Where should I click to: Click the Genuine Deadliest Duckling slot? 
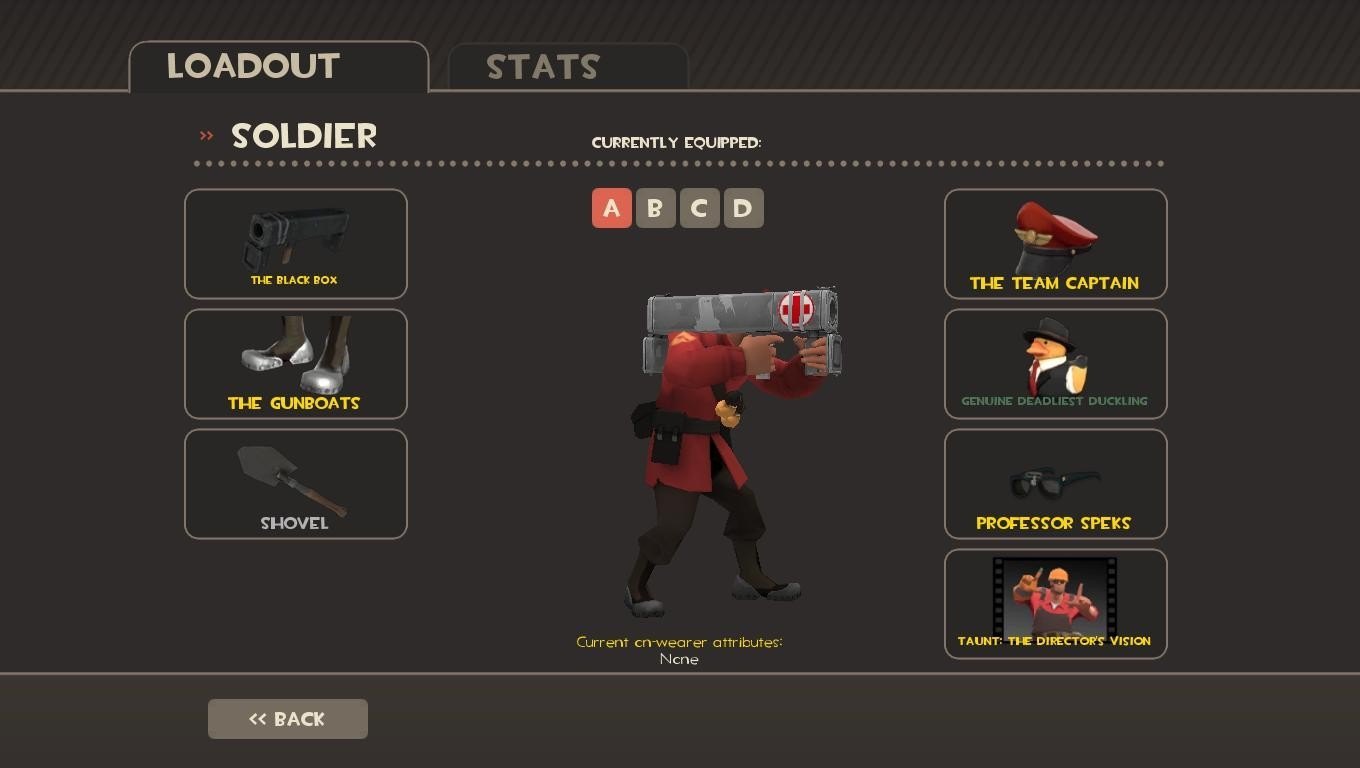pyautogui.click(x=1056, y=364)
